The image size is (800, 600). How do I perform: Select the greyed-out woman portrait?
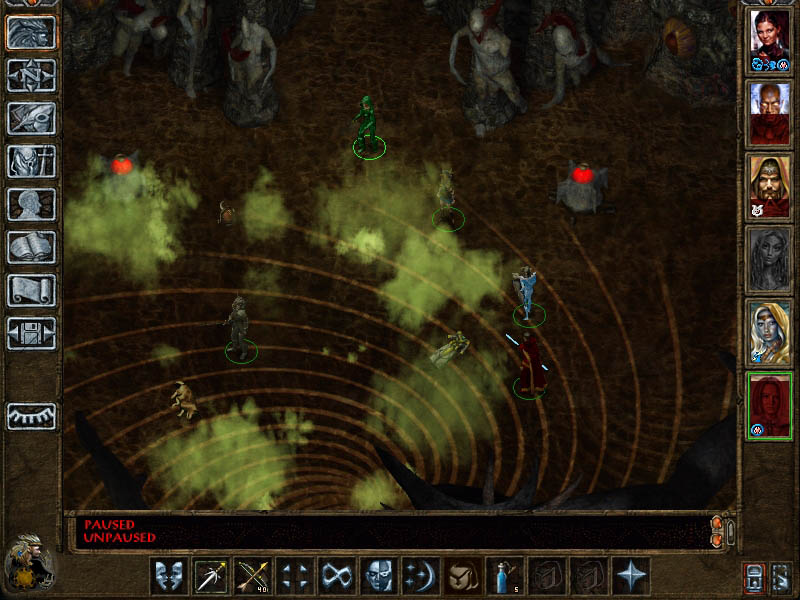(770, 259)
